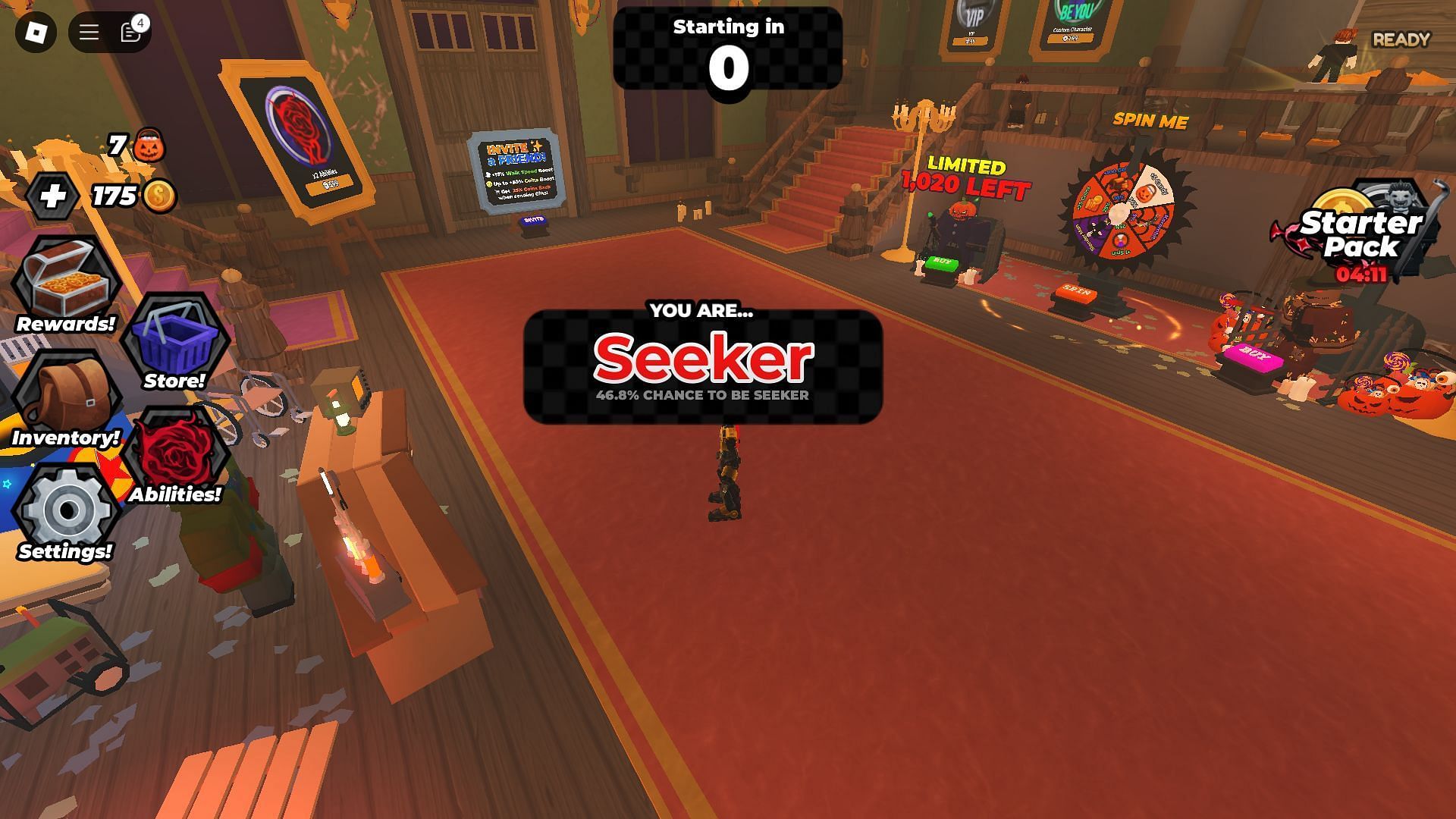Image resolution: width=1456 pixels, height=819 pixels.
Task: Click the plus button to buy coins
Action: click(x=53, y=196)
